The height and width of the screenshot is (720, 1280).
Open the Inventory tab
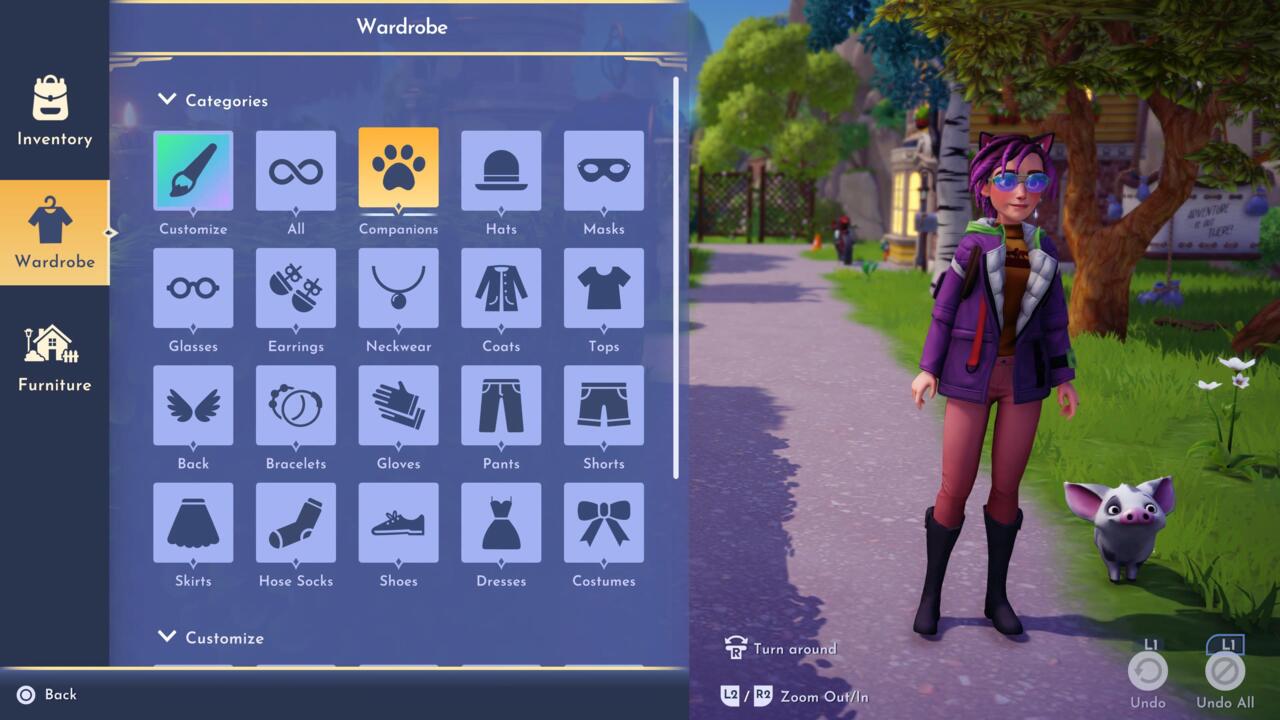[x=54, y=111]
